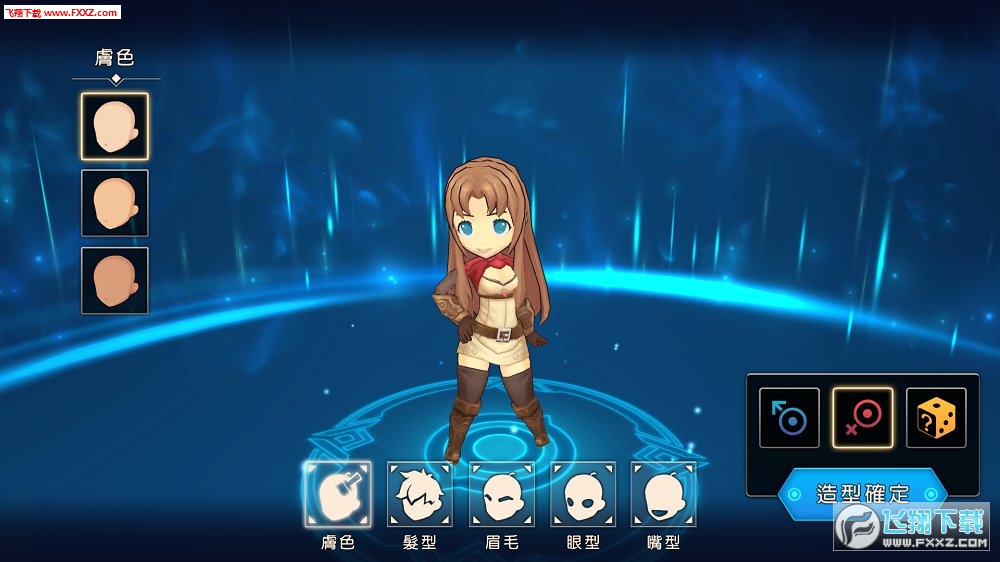This screenshot has width=1000, height=562.
Task: Open the 嘴型 mouth shape category
Action: [664, 494]
